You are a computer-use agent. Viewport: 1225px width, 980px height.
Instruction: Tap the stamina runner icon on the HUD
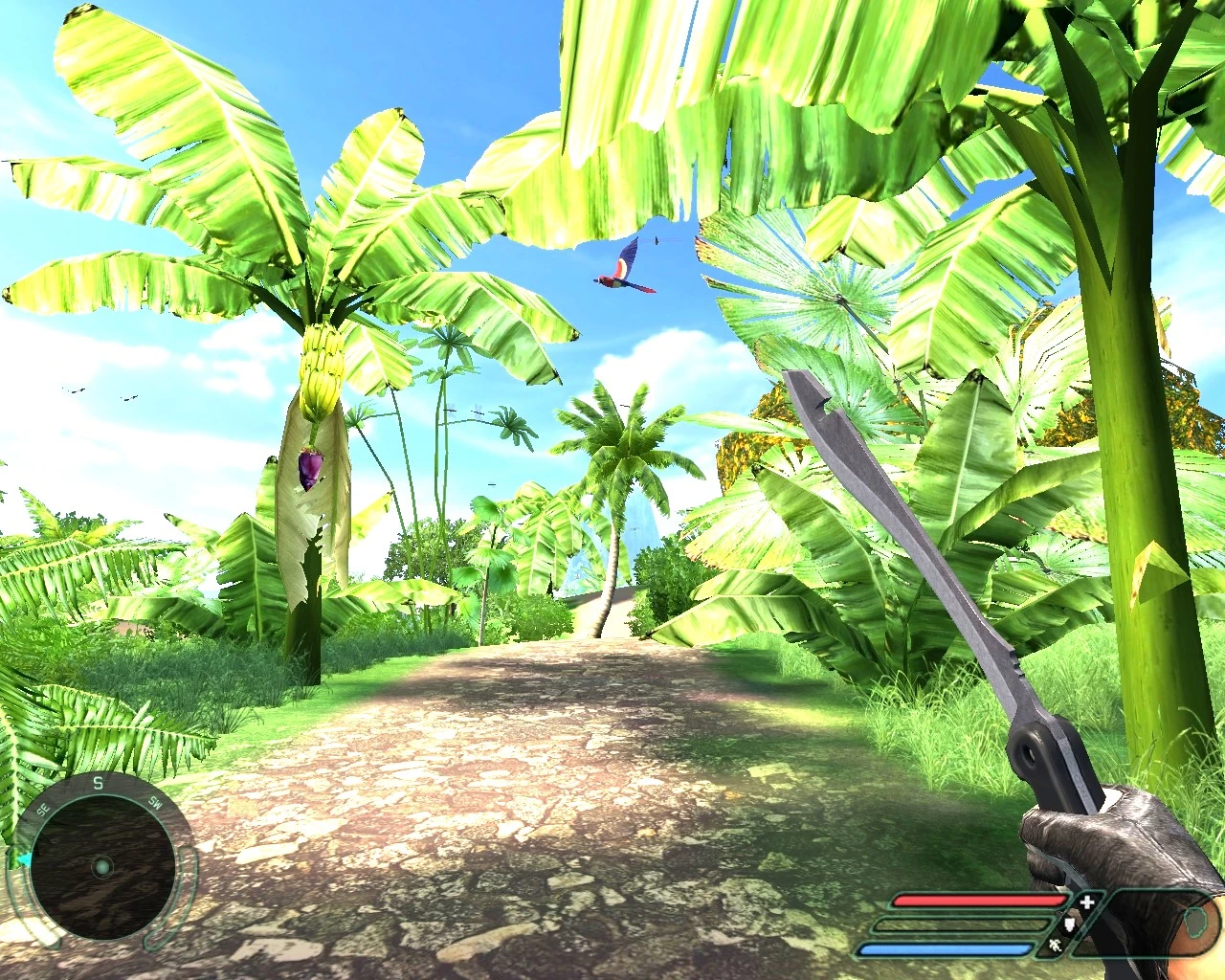[x=1056, y=946]
